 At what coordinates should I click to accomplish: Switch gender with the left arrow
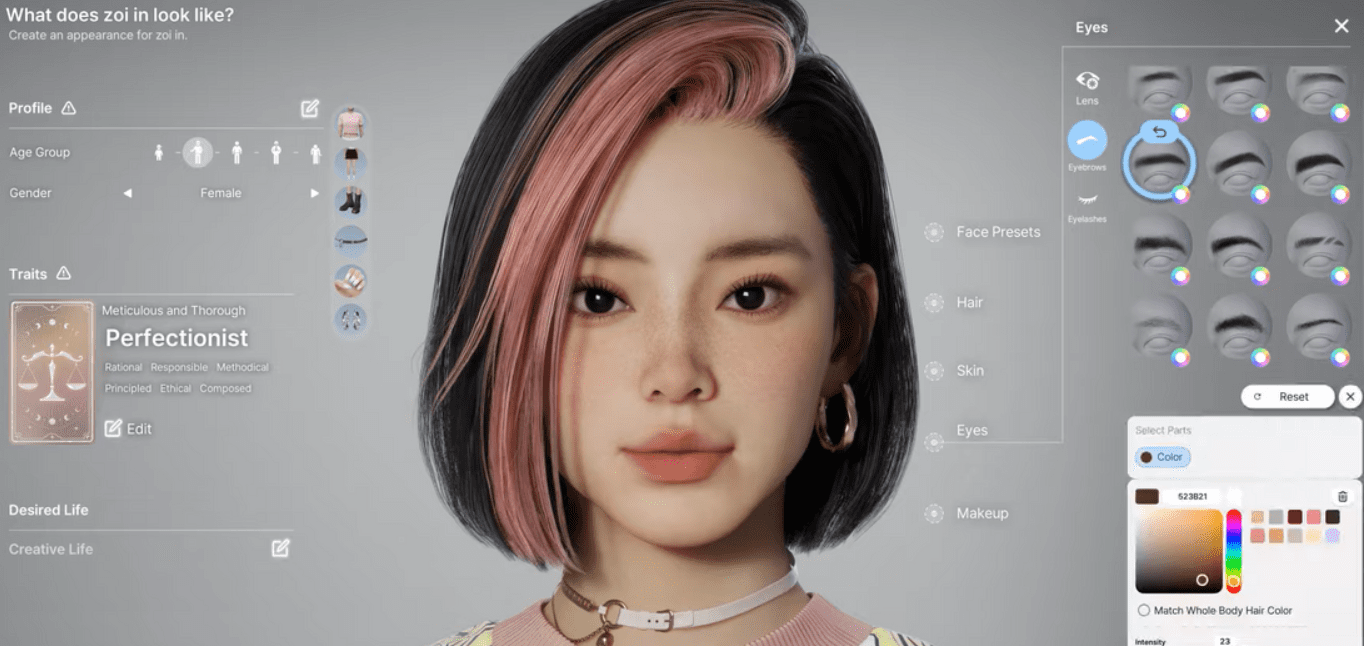click(x=128, y=193)
